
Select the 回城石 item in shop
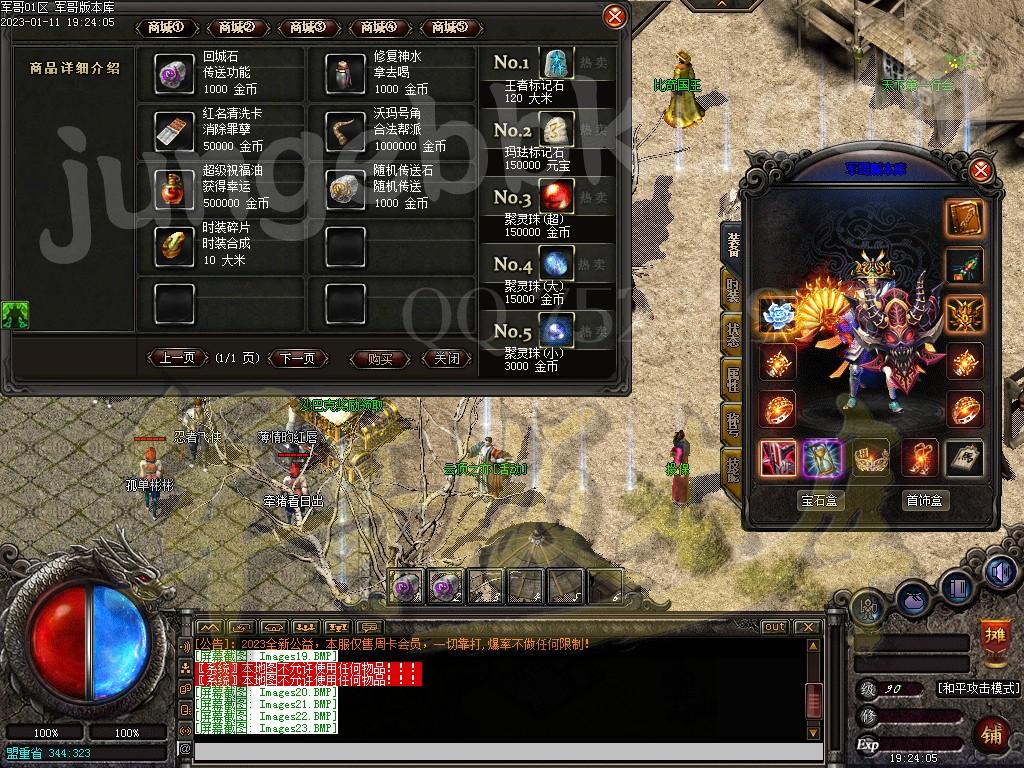pyautogui.click(x=174, y=73)
